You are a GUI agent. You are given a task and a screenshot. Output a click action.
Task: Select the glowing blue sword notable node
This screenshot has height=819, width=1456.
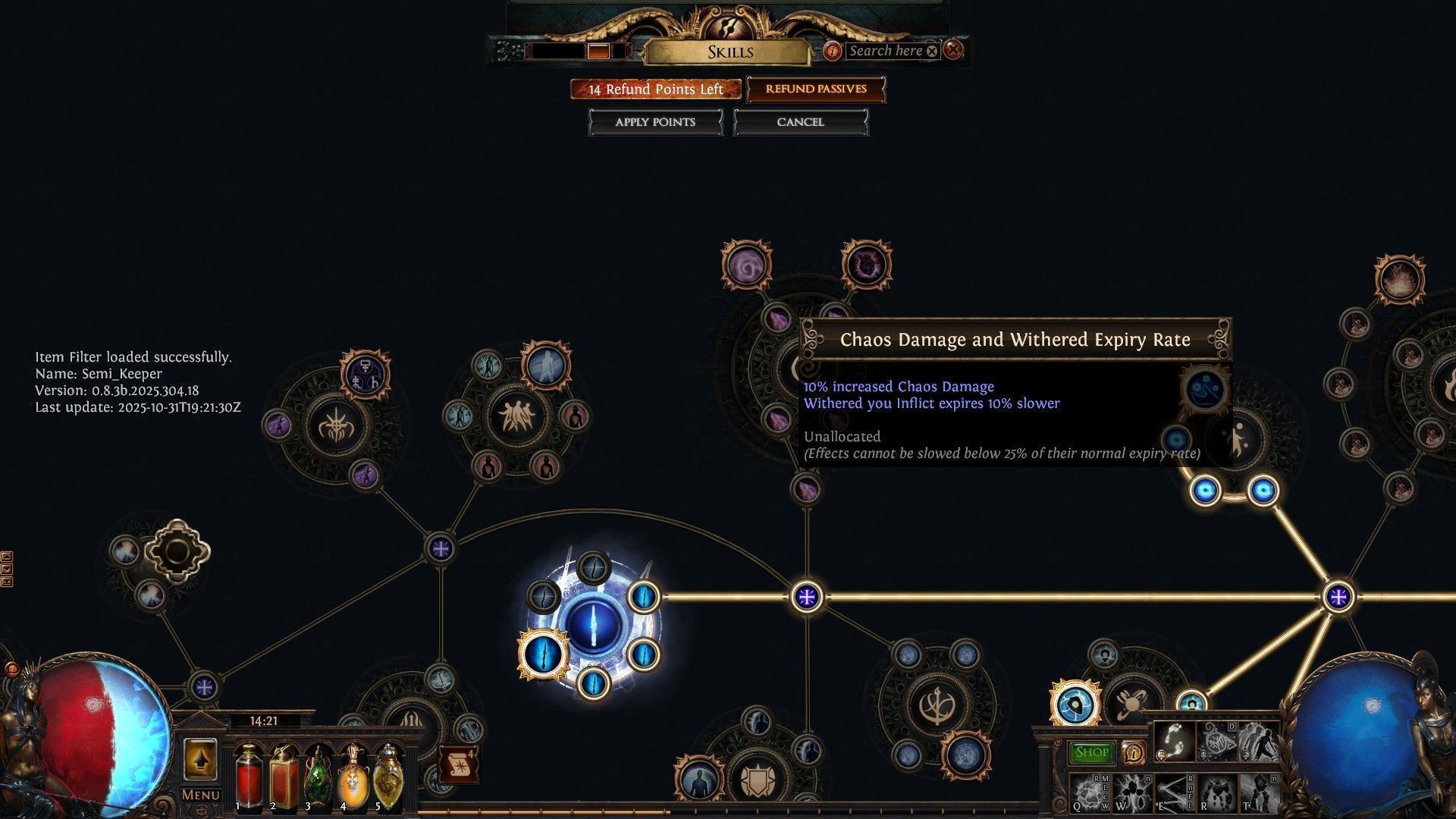tap(594, 626)
